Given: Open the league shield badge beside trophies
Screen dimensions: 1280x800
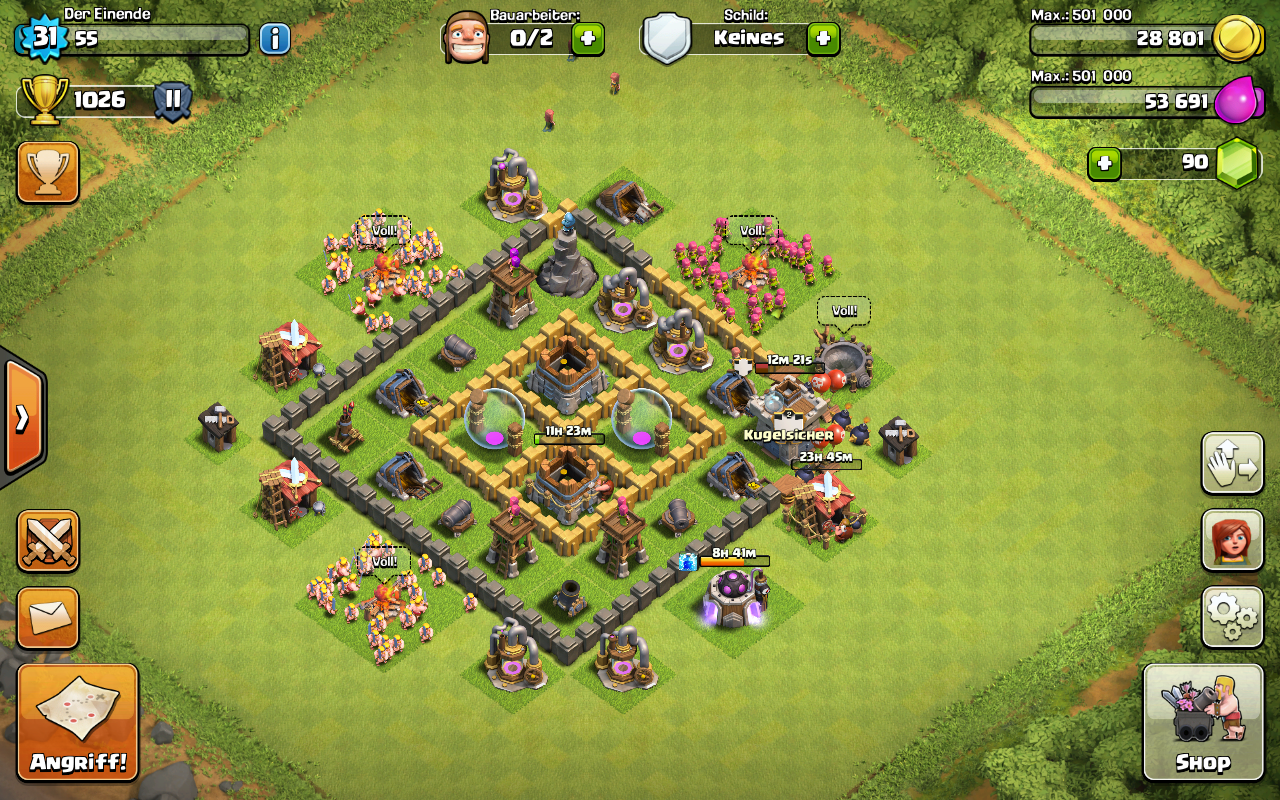Looking at the screenshot, I should (173, 100).
